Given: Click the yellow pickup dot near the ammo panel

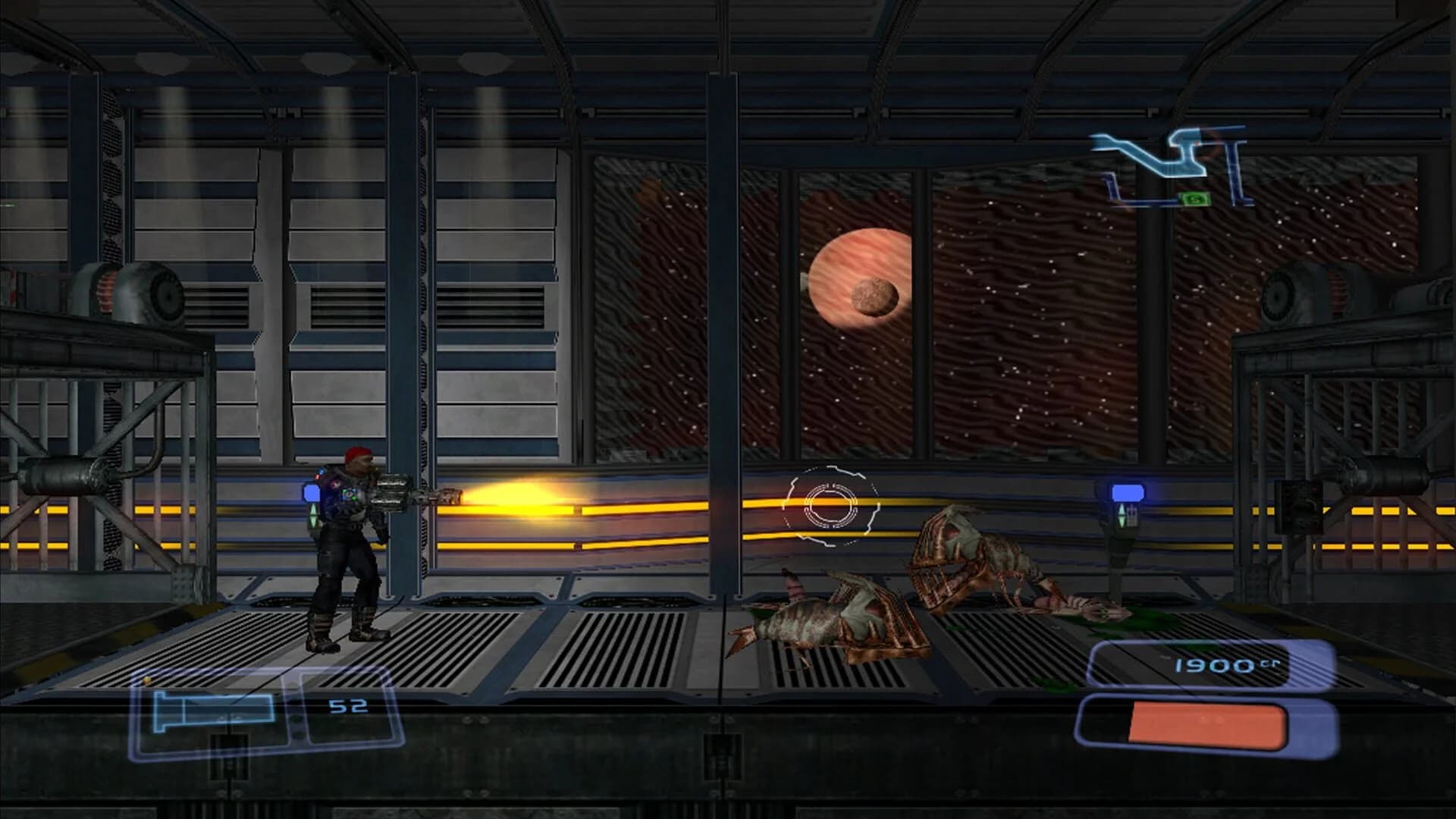Looking at the screenshot, I should [146, 680].
